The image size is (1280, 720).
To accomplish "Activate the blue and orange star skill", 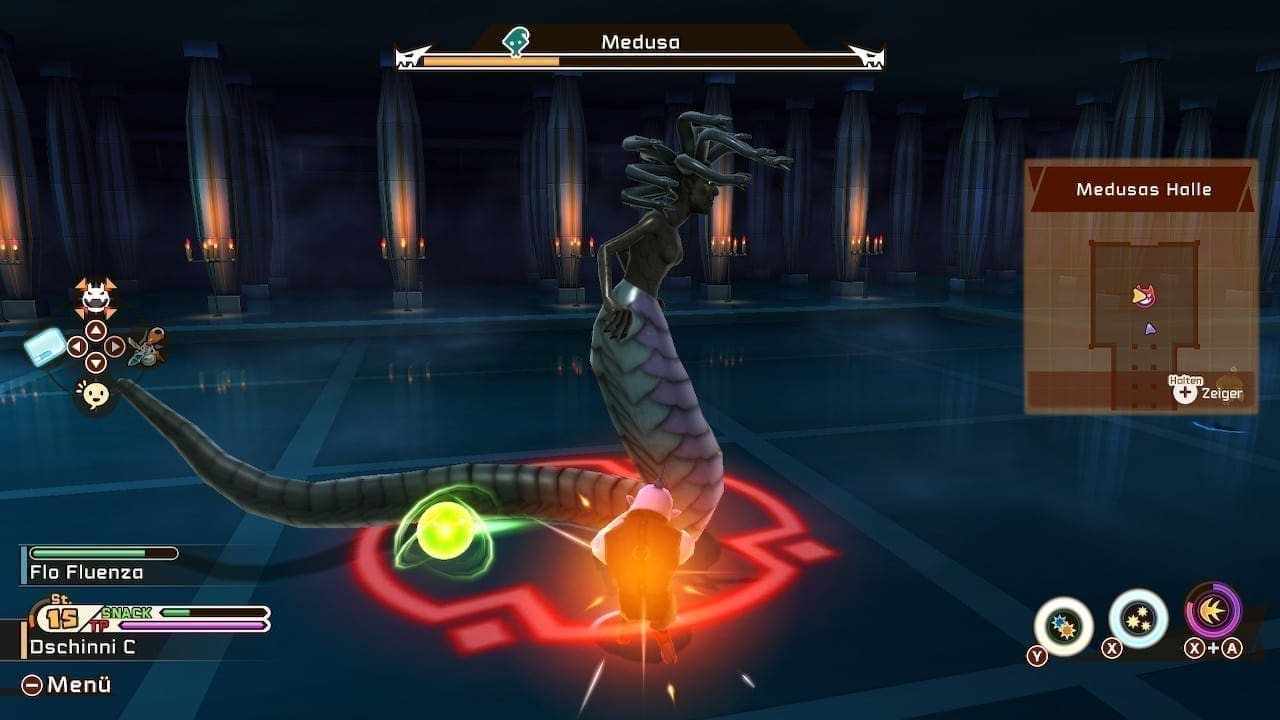I will [1063, 626].
